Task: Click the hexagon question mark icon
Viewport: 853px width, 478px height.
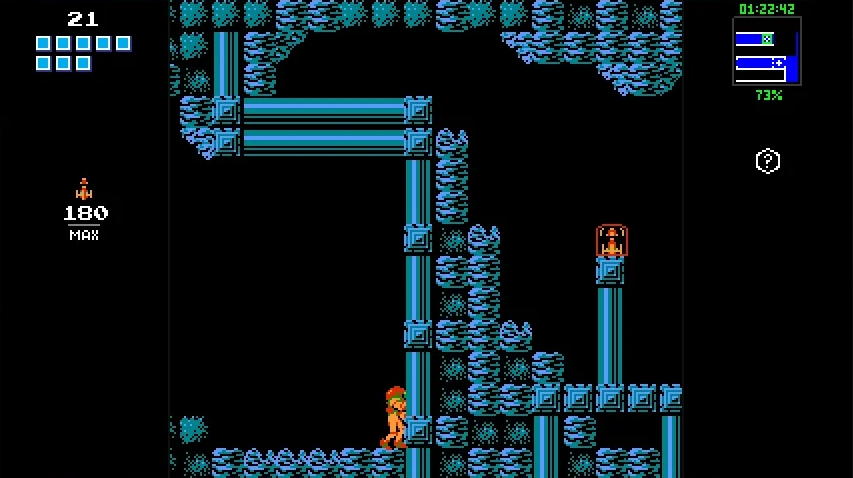Action: pyautogui.click(x=767, y=161)
